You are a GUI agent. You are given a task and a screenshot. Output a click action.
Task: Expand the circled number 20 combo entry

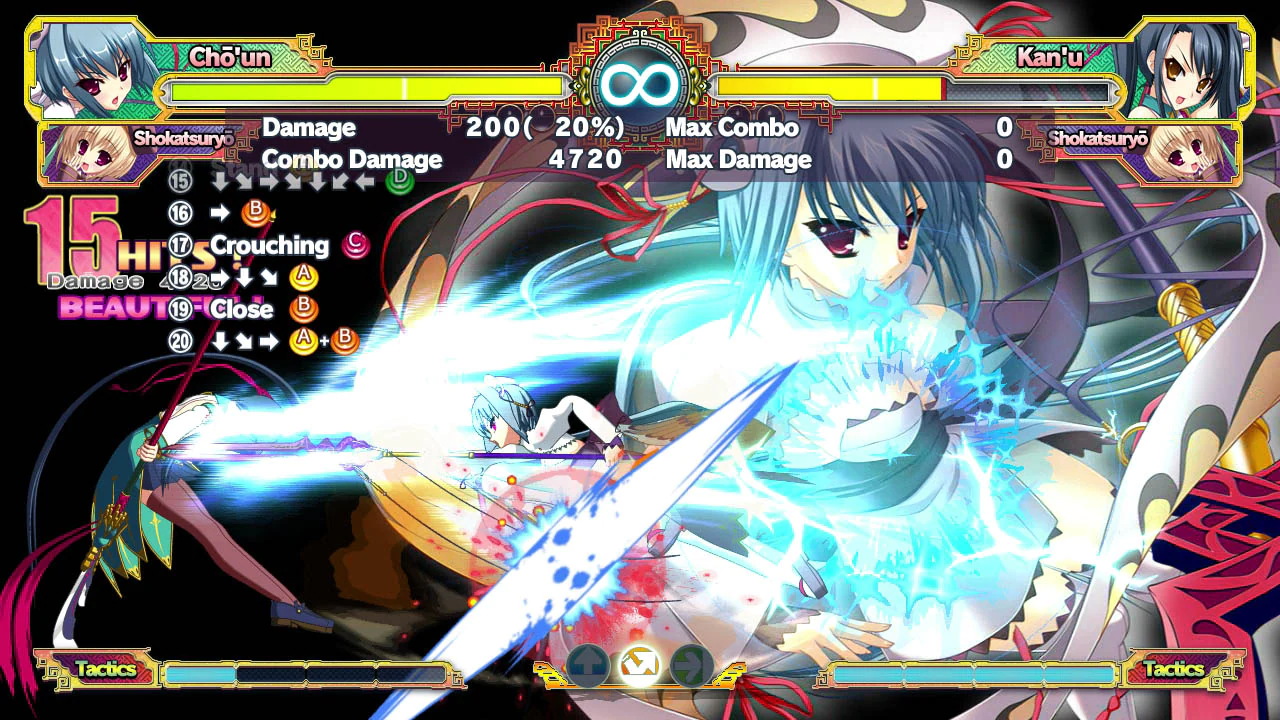(x=181, y=342)
